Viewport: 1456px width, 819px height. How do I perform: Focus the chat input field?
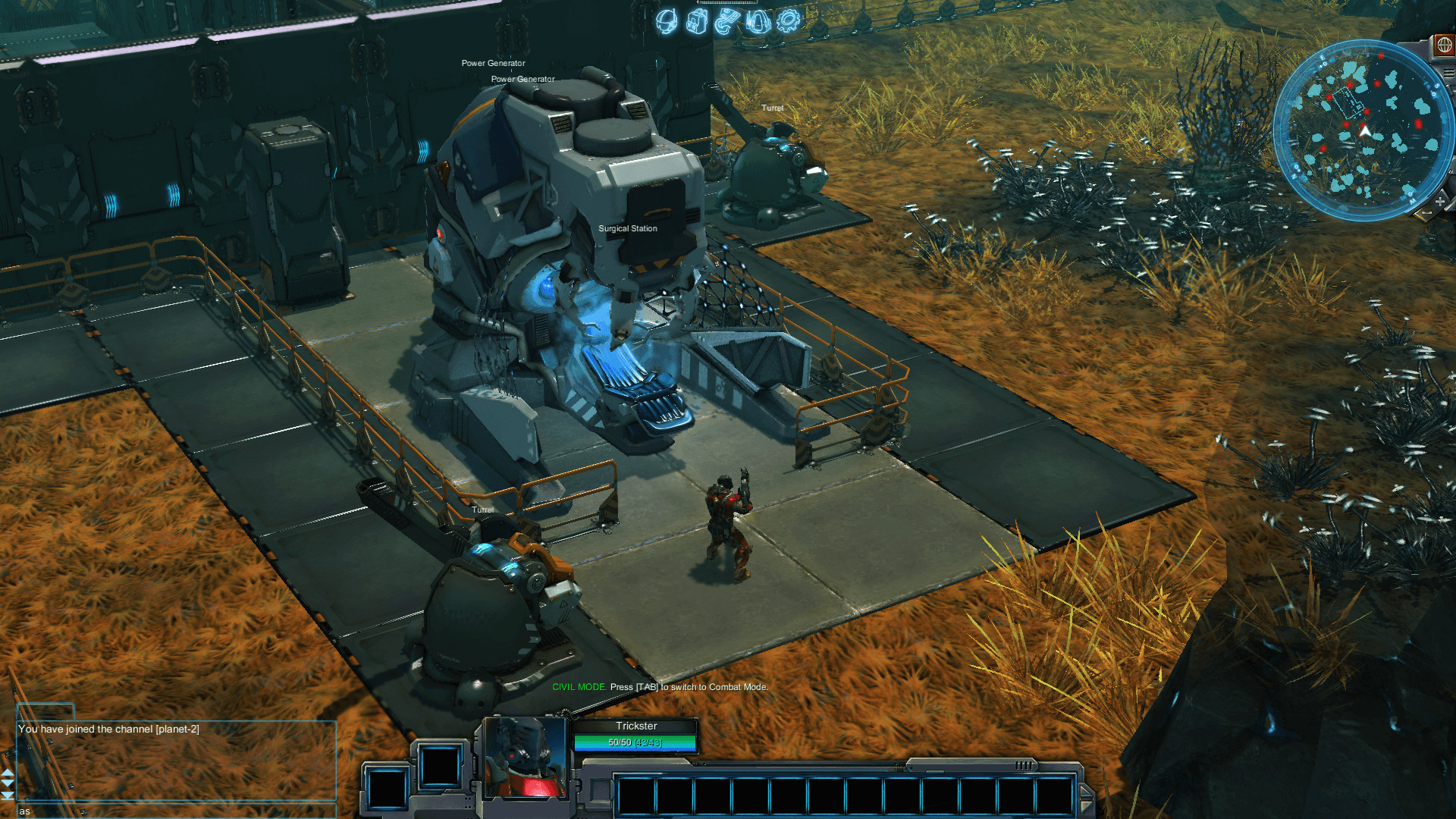coord(174,811)
